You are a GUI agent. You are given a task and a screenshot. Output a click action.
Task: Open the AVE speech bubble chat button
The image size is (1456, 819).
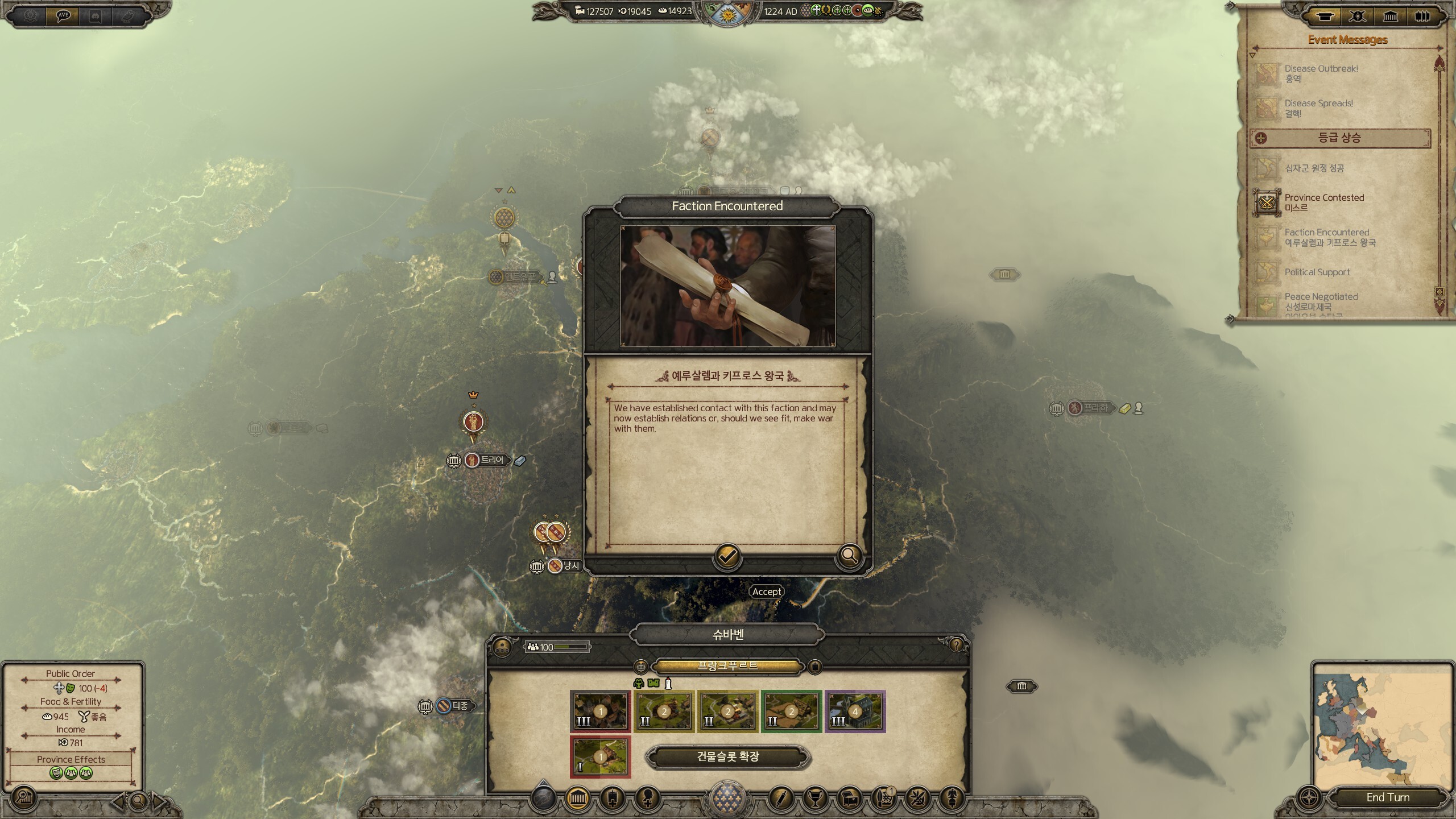pos(63,16)
